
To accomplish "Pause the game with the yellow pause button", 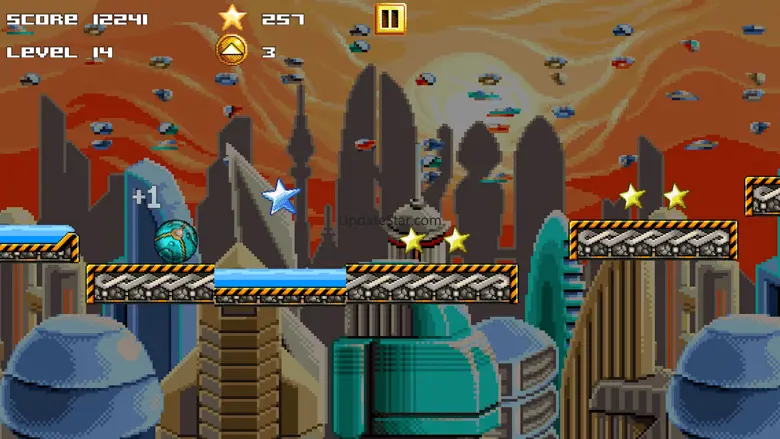I will [391, 18].
